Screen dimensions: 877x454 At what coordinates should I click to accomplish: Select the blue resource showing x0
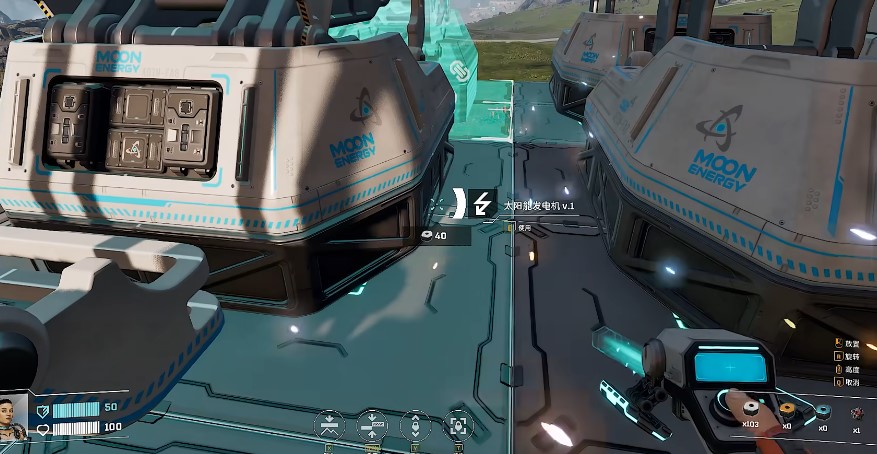pyautogui.click(x=823, y=412)
